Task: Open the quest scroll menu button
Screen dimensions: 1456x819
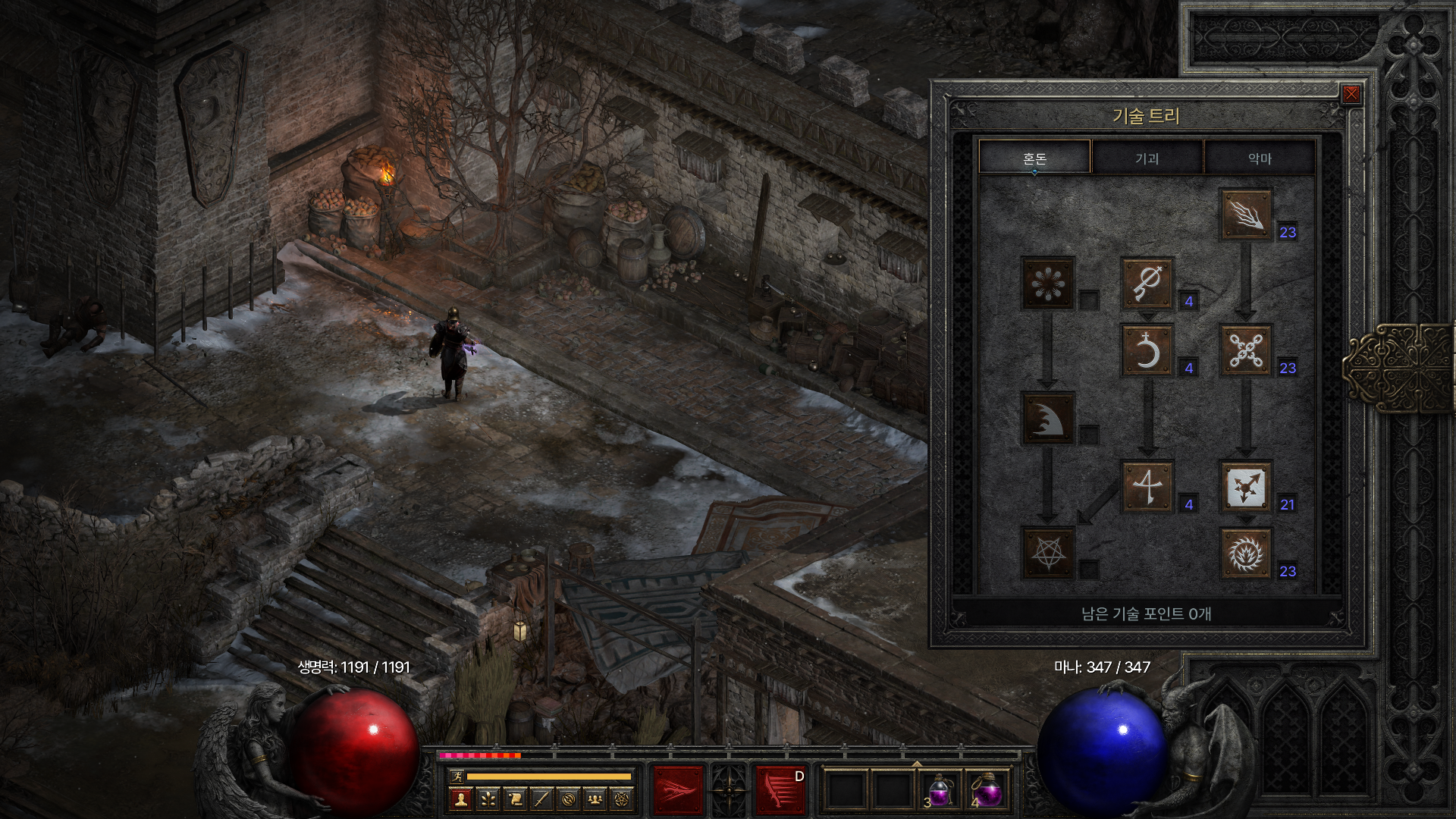Action: point(515,799)
